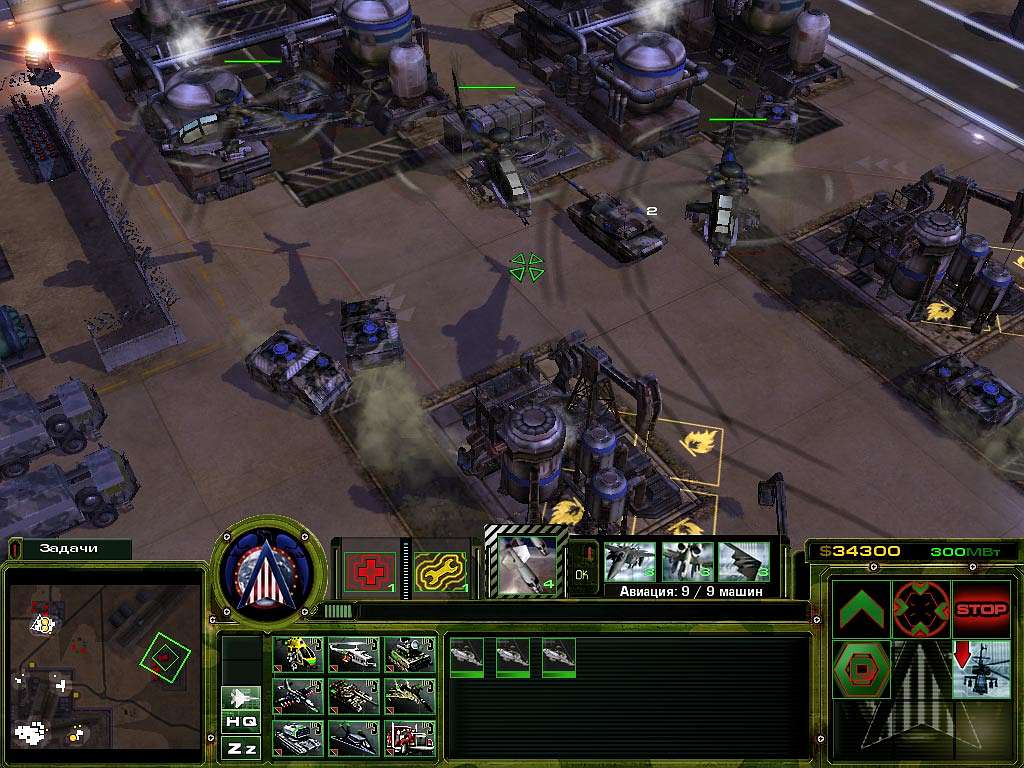Viewport: 1024px width, 768px height.
Task: Activate the green hexagon command
Action: tap(861, 669)
